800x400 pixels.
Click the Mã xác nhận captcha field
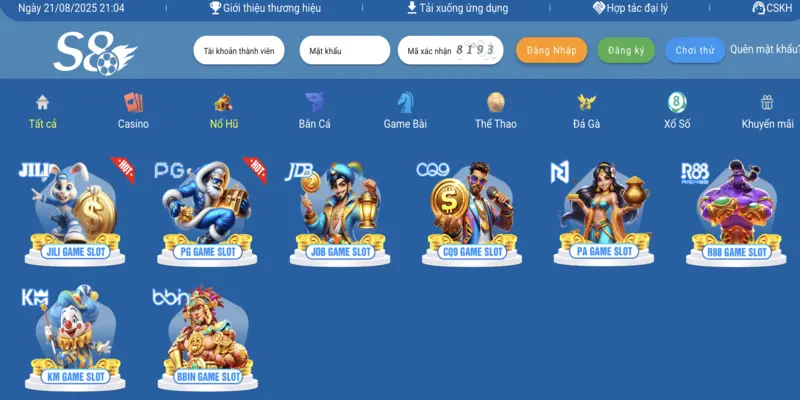click(428, 50)
